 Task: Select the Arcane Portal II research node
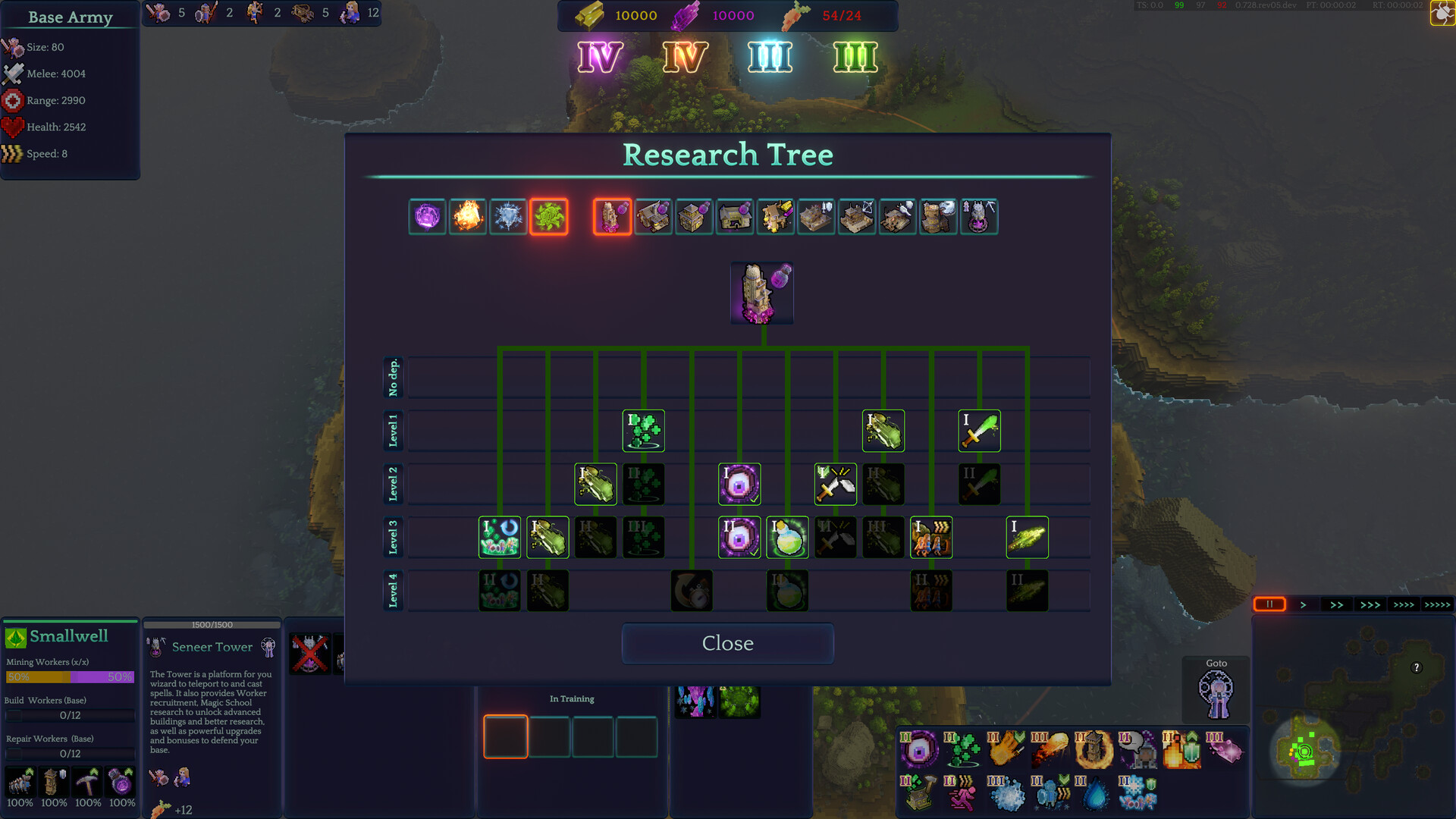pyautogui.click(x=738, y=537)
